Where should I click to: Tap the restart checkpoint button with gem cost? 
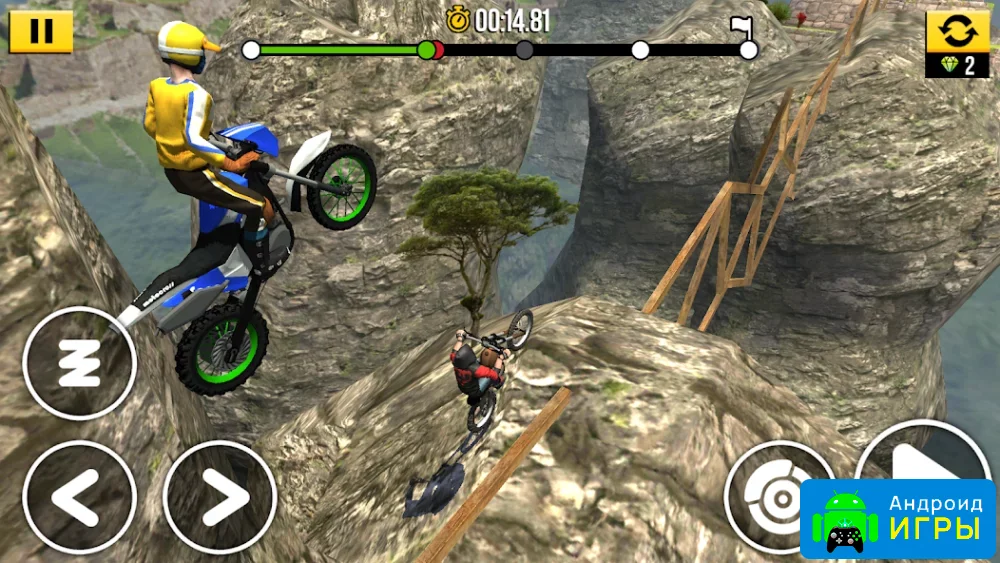956,43
